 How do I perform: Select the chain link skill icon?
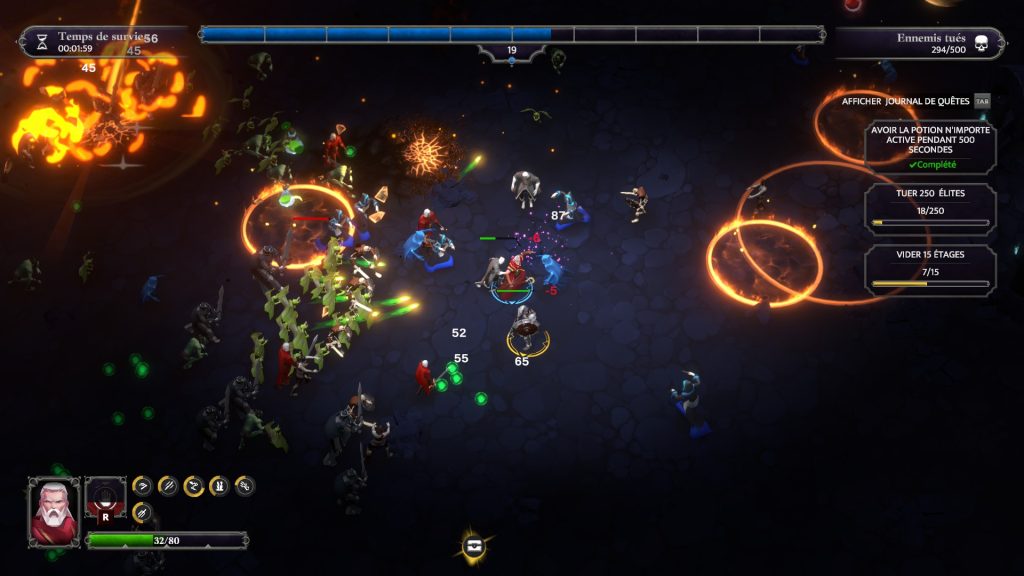245,486
